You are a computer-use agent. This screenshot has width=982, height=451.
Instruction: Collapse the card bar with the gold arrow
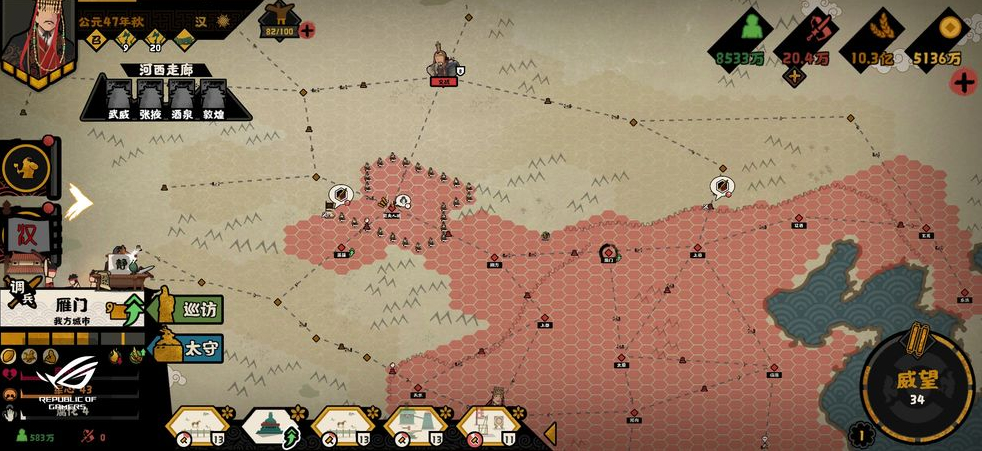tap(549, 432)
